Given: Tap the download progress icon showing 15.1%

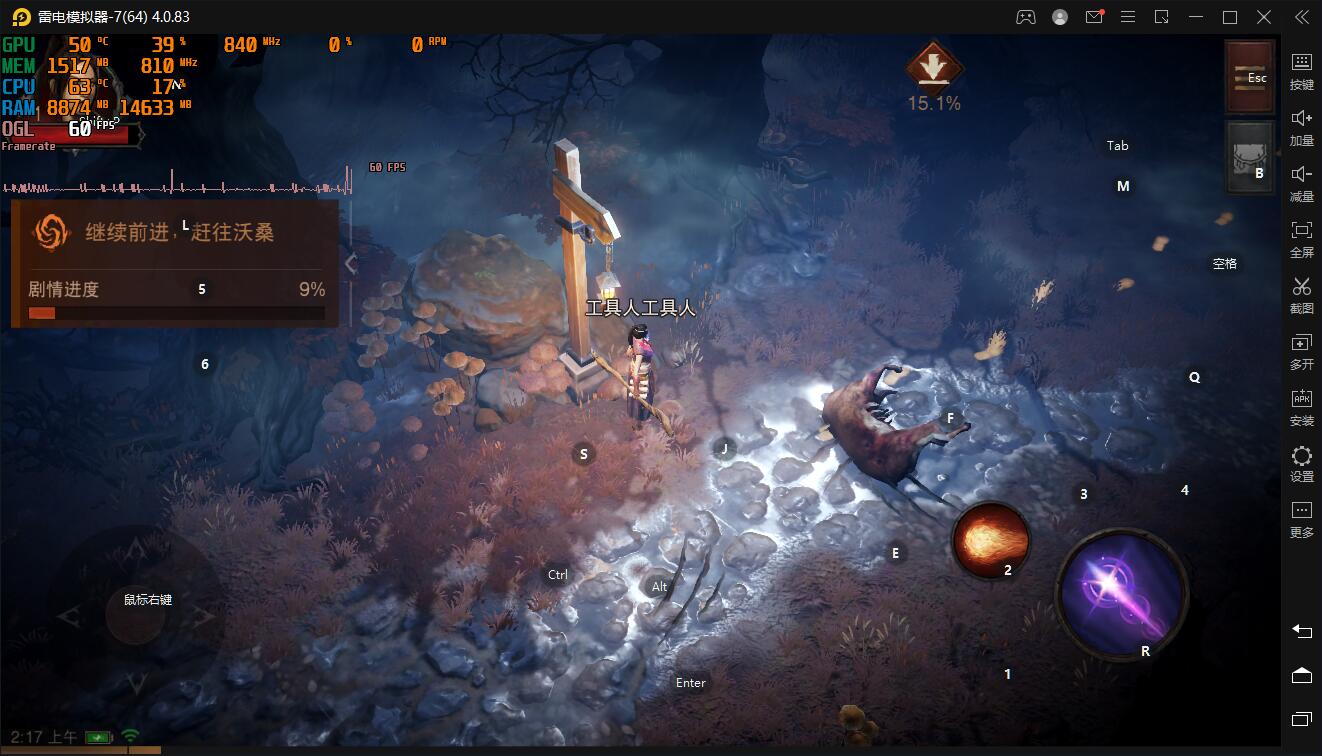Looking at the screenshot, I should 933,69.
